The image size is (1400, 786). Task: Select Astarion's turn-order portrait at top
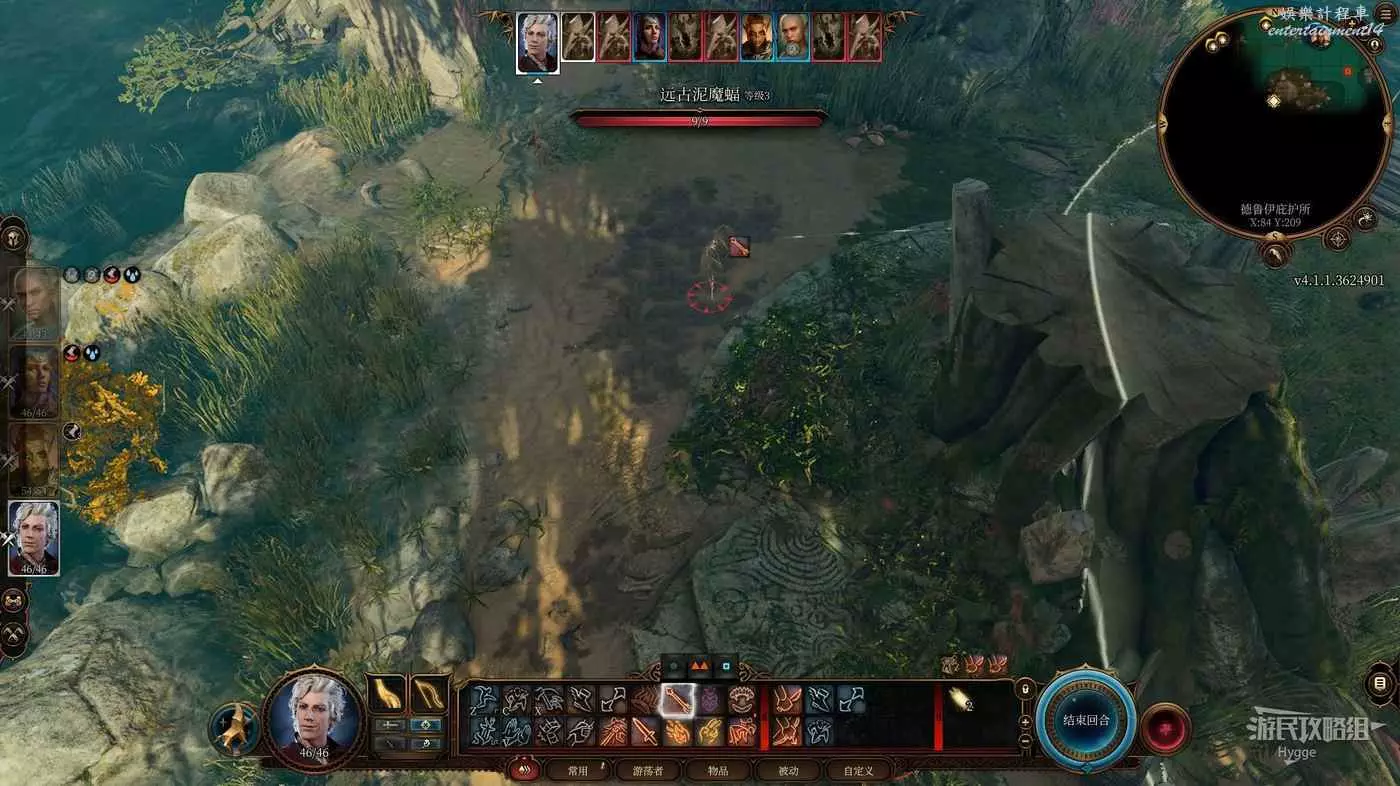tap(537, 41)
